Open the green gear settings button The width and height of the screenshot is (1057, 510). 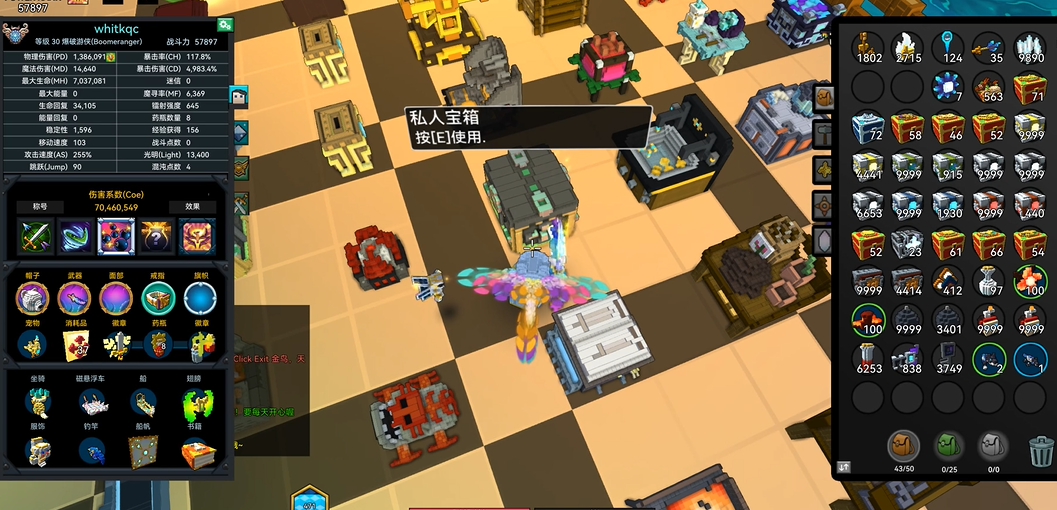coord(223,25)
